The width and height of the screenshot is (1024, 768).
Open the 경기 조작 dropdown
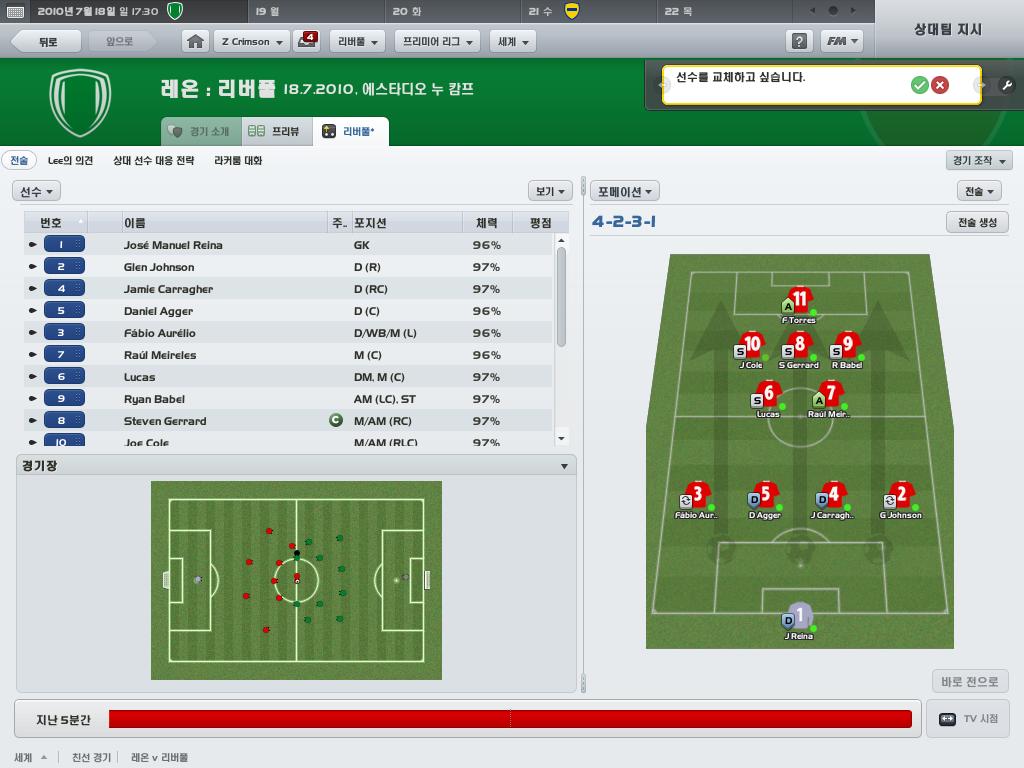[979, 160]
